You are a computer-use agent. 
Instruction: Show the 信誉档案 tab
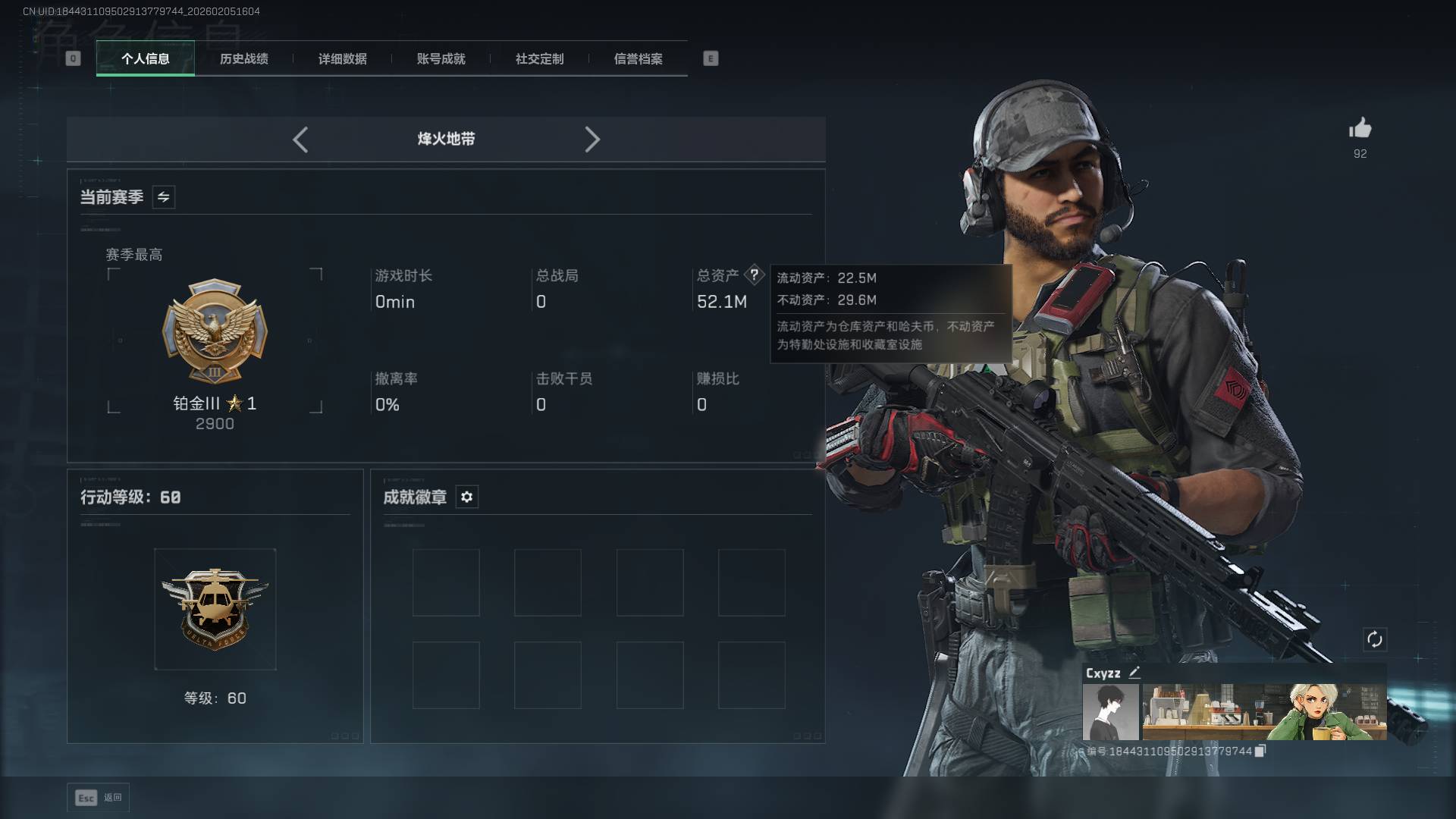[x=638, y=58]
